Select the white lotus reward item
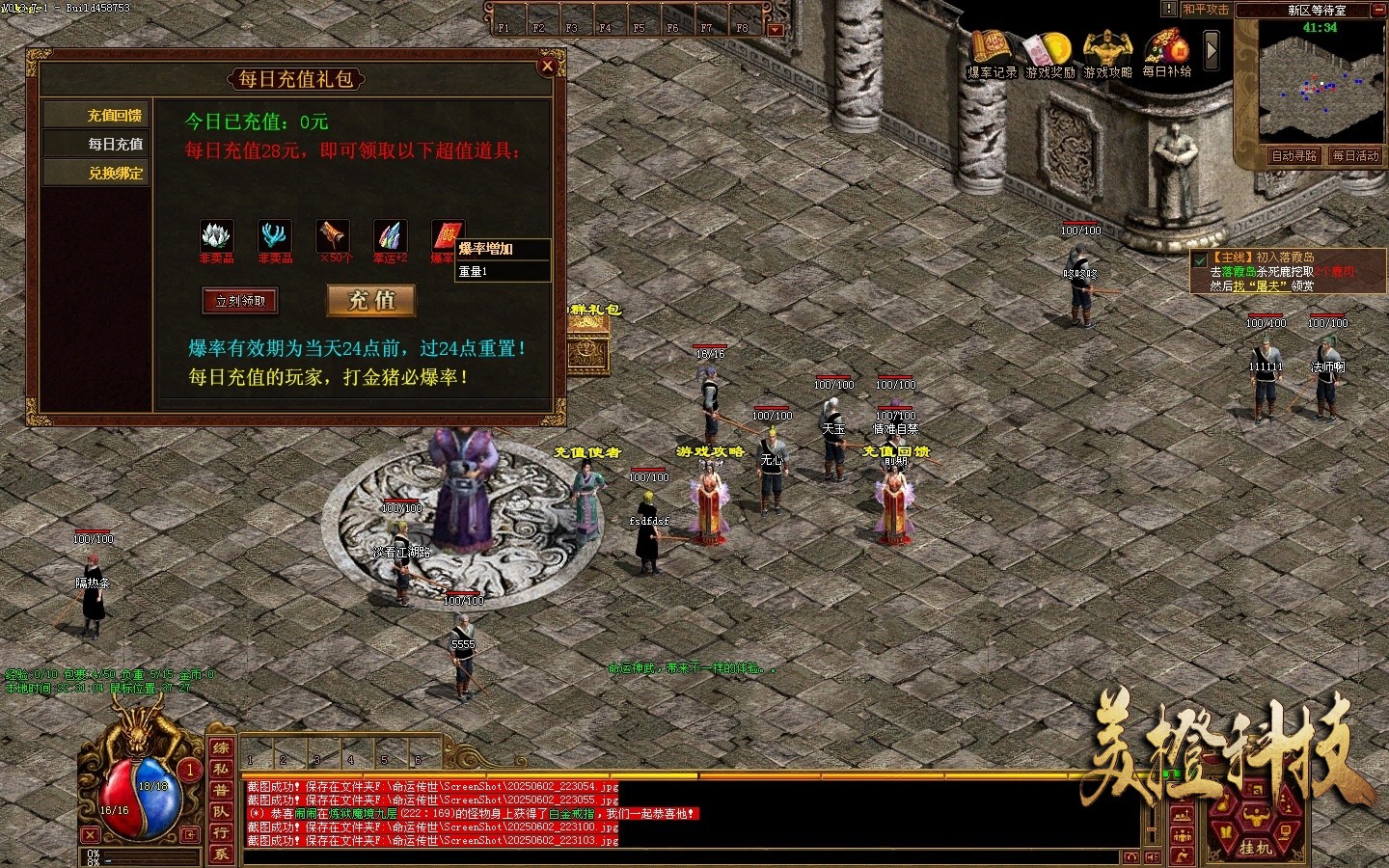Image resolution: width=1389 pixels, height=868 pixels. tap(216, 236)
